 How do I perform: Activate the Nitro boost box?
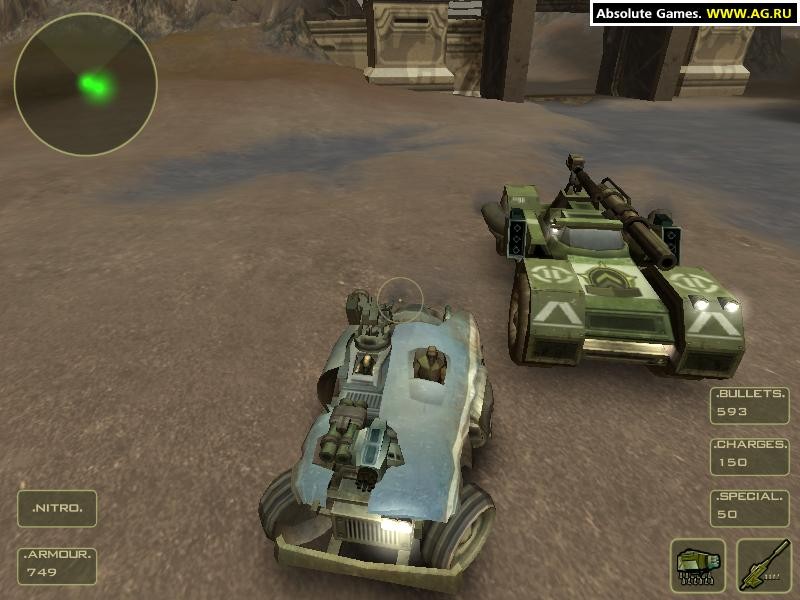tap(57, 508)
